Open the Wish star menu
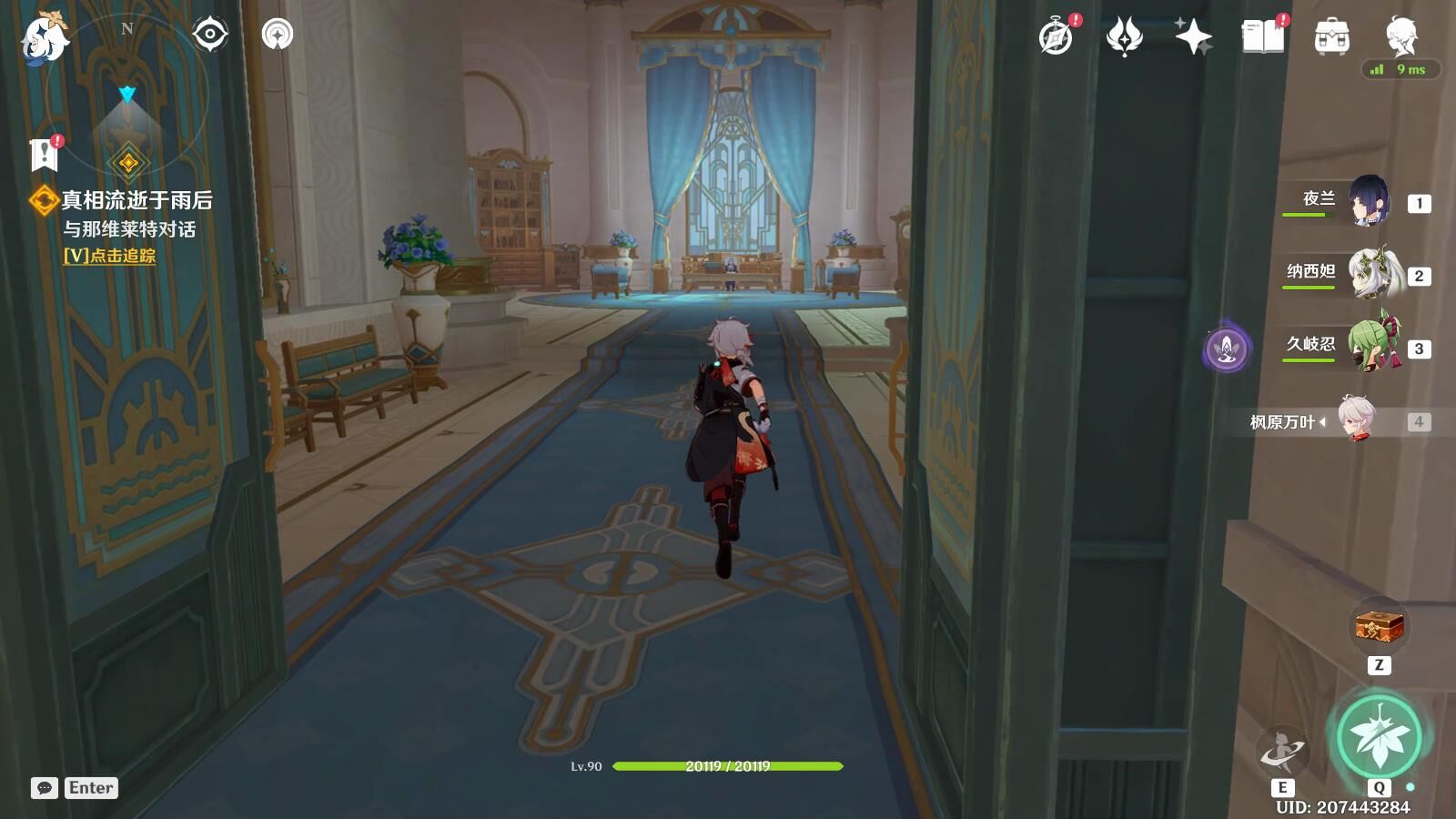Image resolution: width=1456 pixels, height=819 pixels. [1193, 37]
